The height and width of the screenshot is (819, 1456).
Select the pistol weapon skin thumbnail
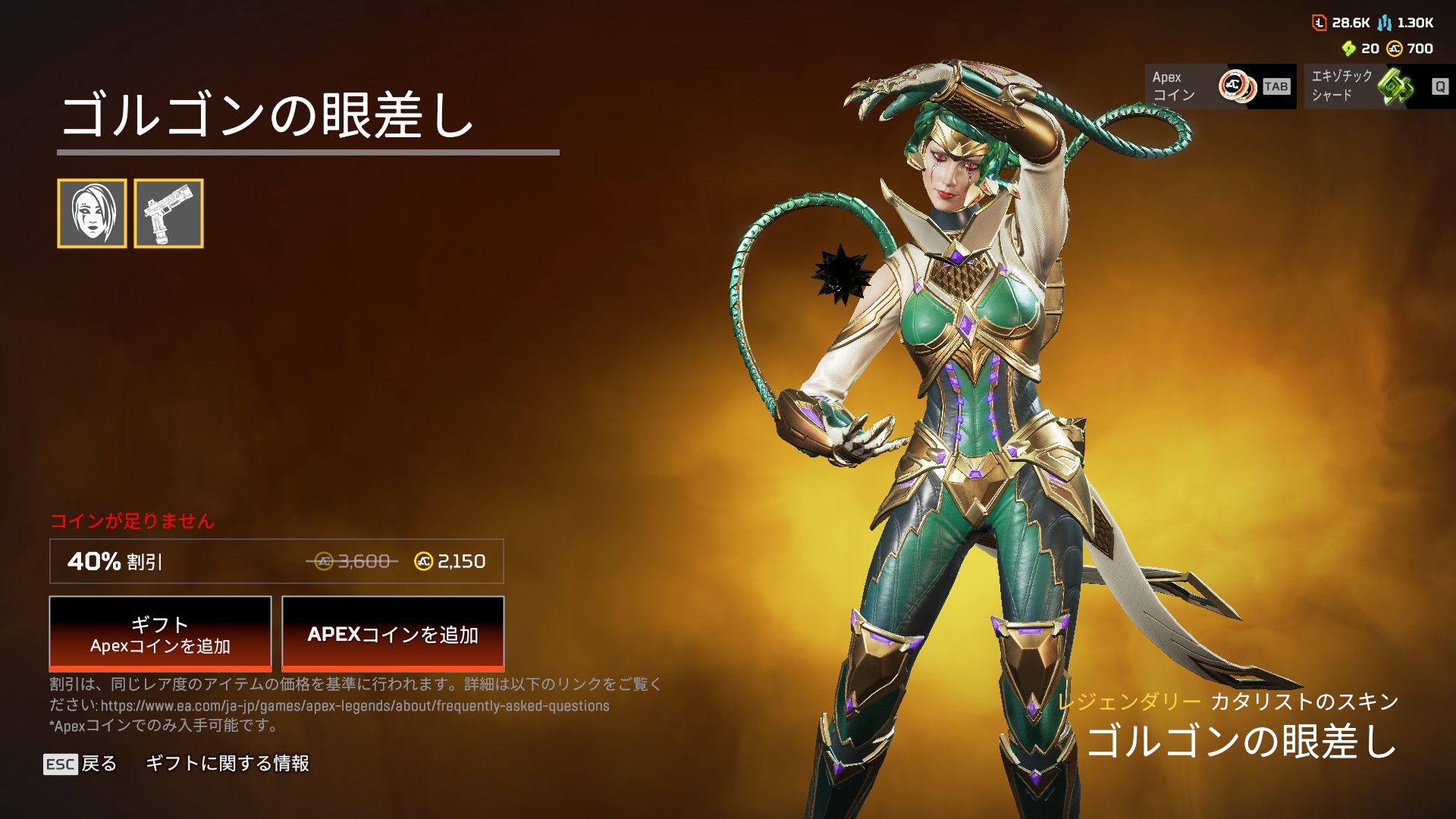tap(168, 213)
